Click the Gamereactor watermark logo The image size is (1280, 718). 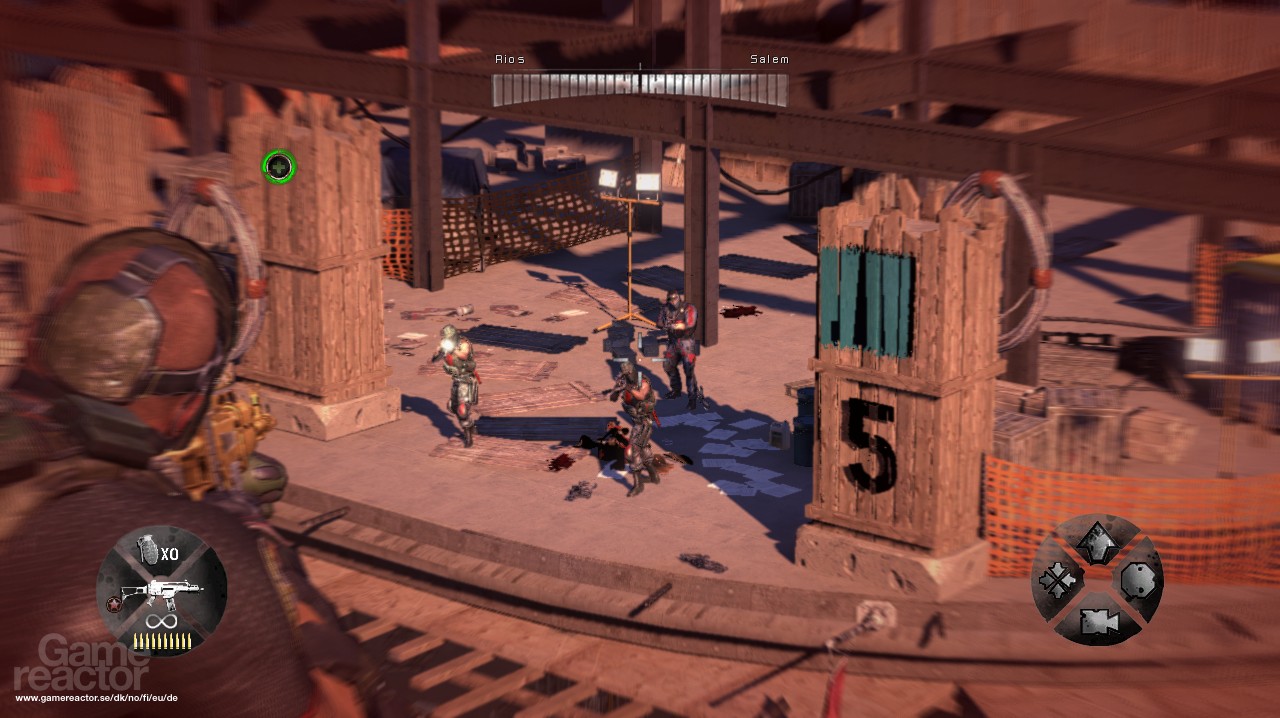tap(95, 664)
